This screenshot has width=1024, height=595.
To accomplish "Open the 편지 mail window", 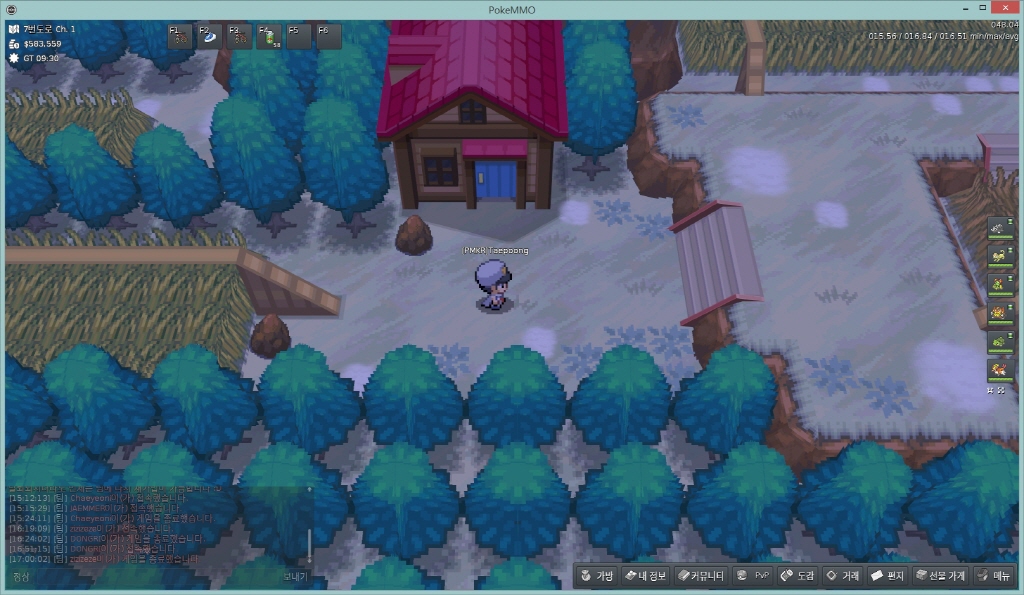I will tap(888, 576).
